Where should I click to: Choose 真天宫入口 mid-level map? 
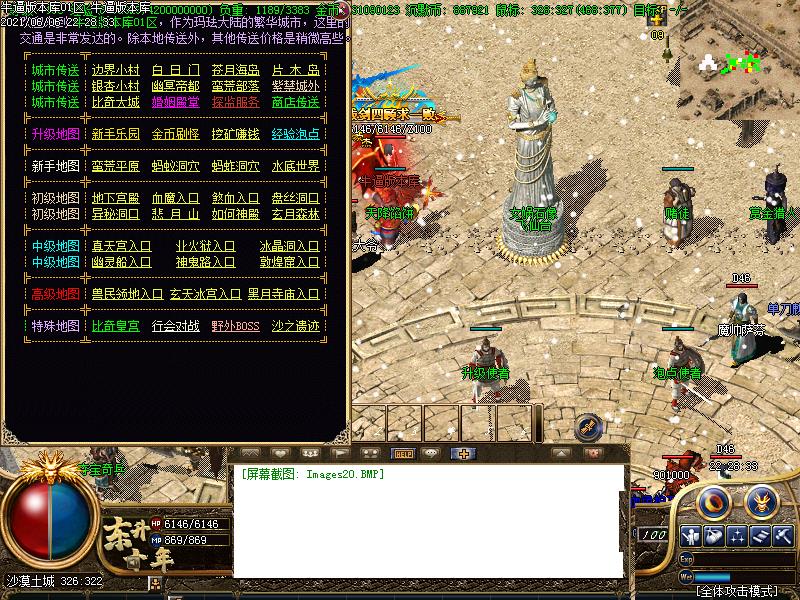[x=122, y=246]
